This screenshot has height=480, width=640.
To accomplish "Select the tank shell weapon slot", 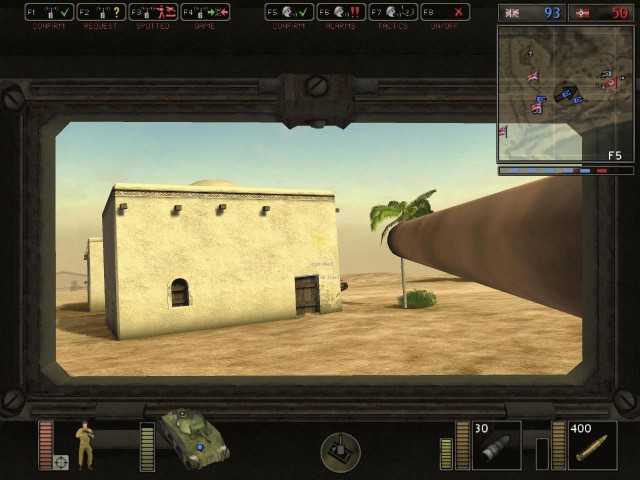I will tap(496, 446).
